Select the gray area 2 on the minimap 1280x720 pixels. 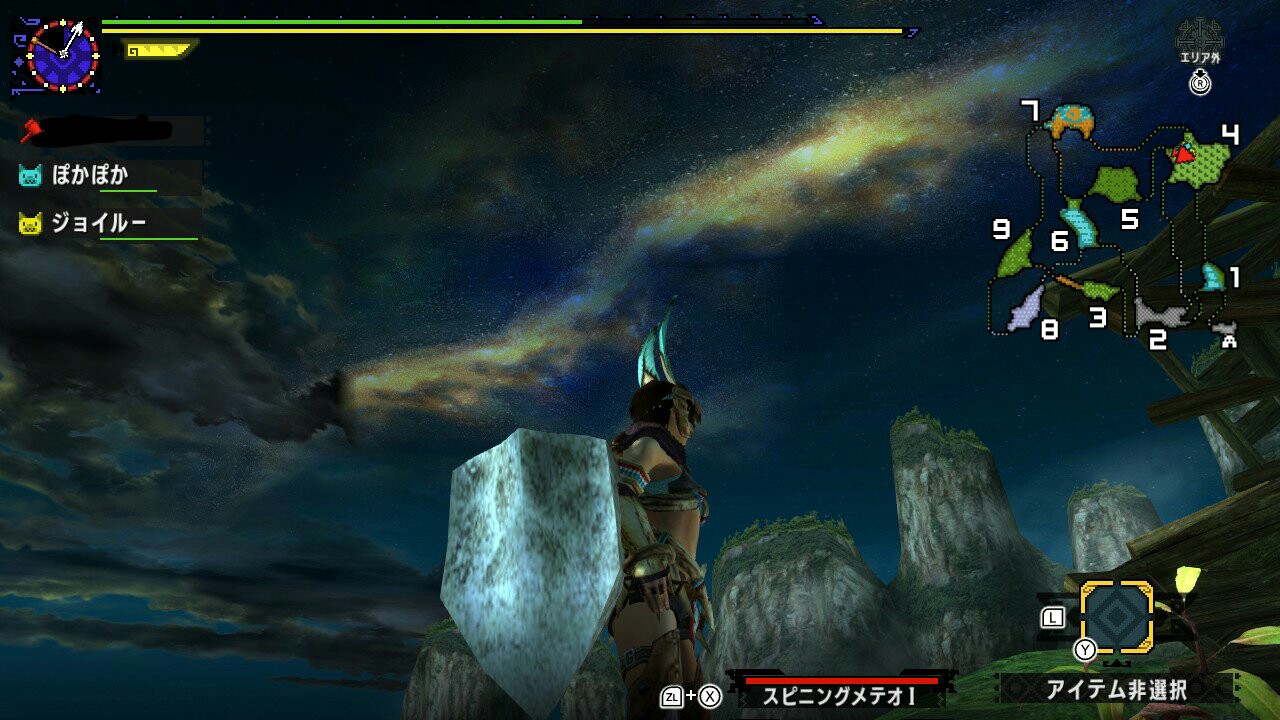click(x=1160, y=313)
